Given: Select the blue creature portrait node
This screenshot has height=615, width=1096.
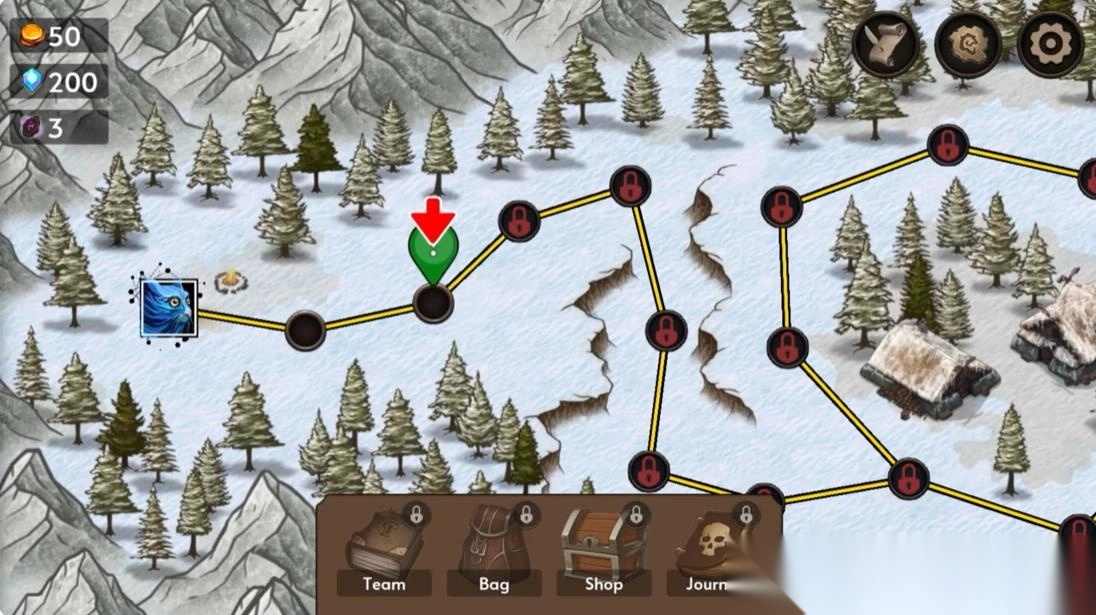Looking at the screenshot, I should pos(168,308).
